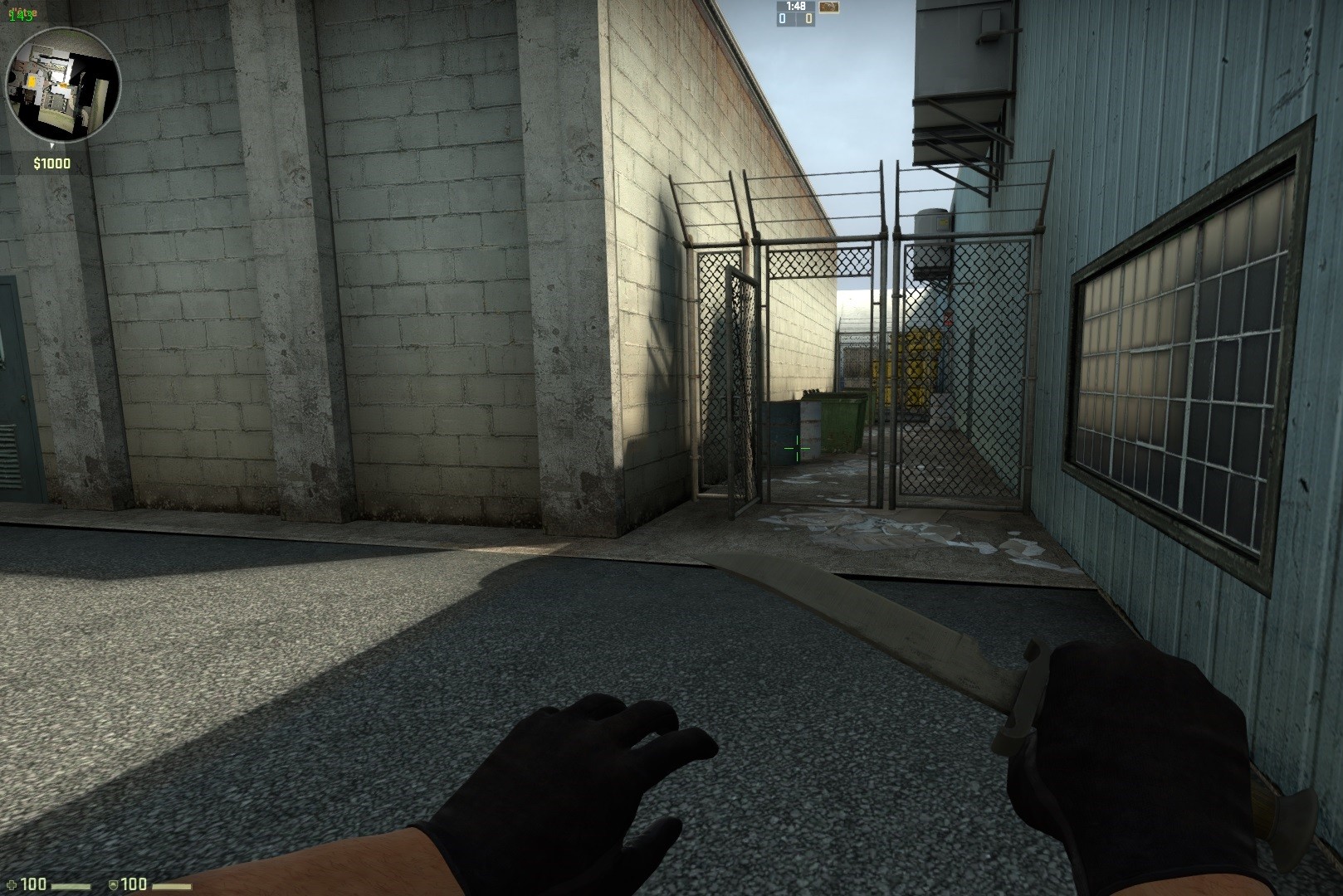
Task: Click the pointer notch below the radar circle
Action: tap(52, 146)
